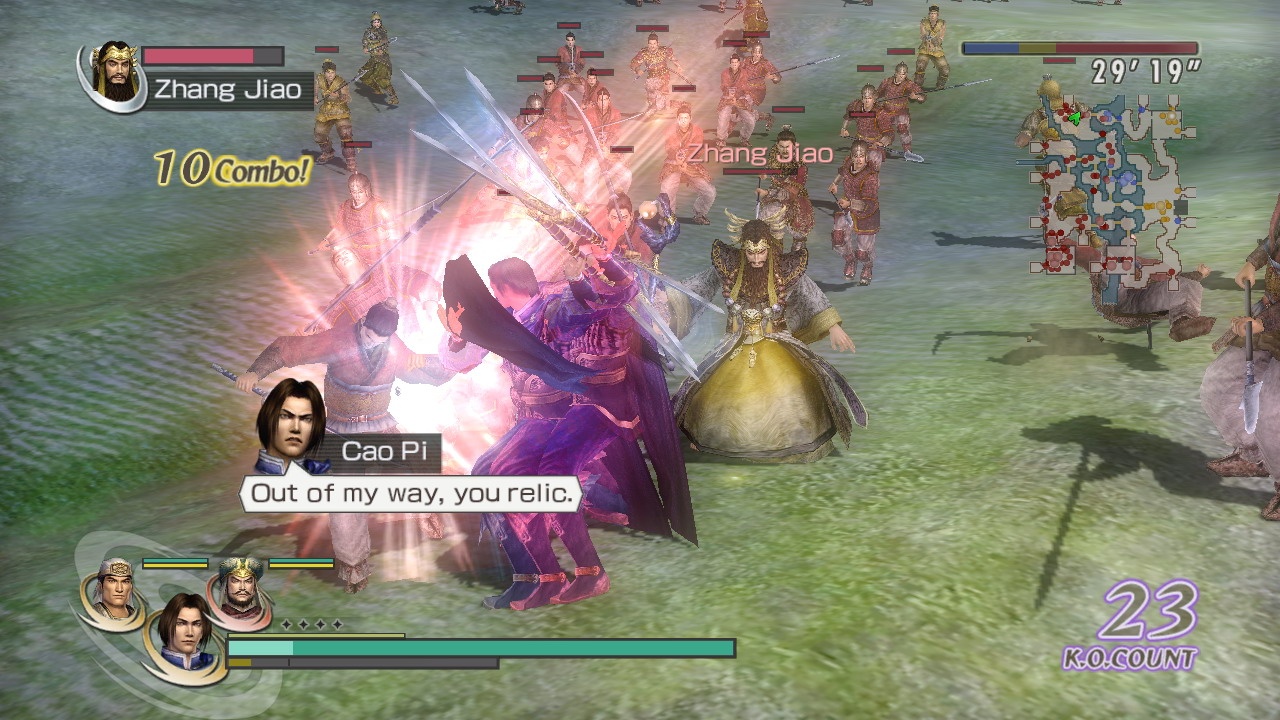Toggle the enemy name label above Zhang Jiao
This screenshot has width=1280, height=720.
[756, 153]
